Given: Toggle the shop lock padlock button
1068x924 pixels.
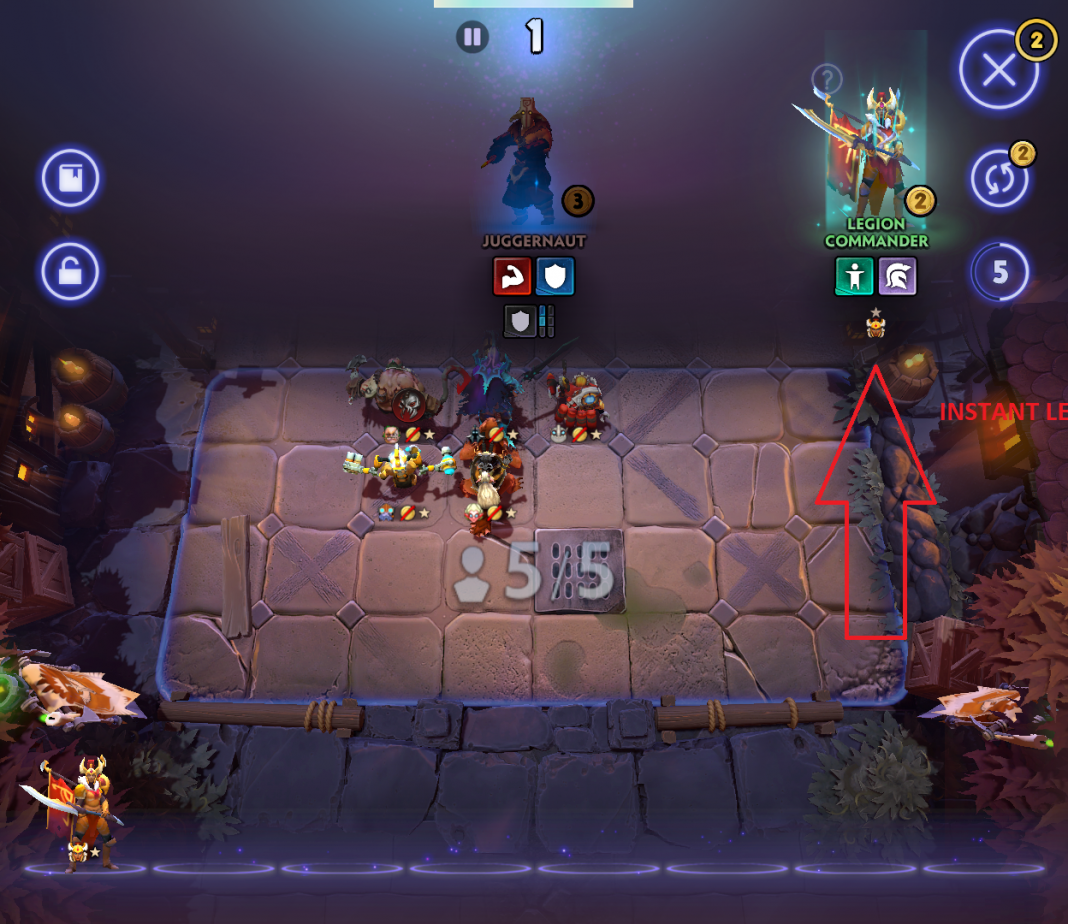Looking at the screenshot, I should tap(70, 272).
